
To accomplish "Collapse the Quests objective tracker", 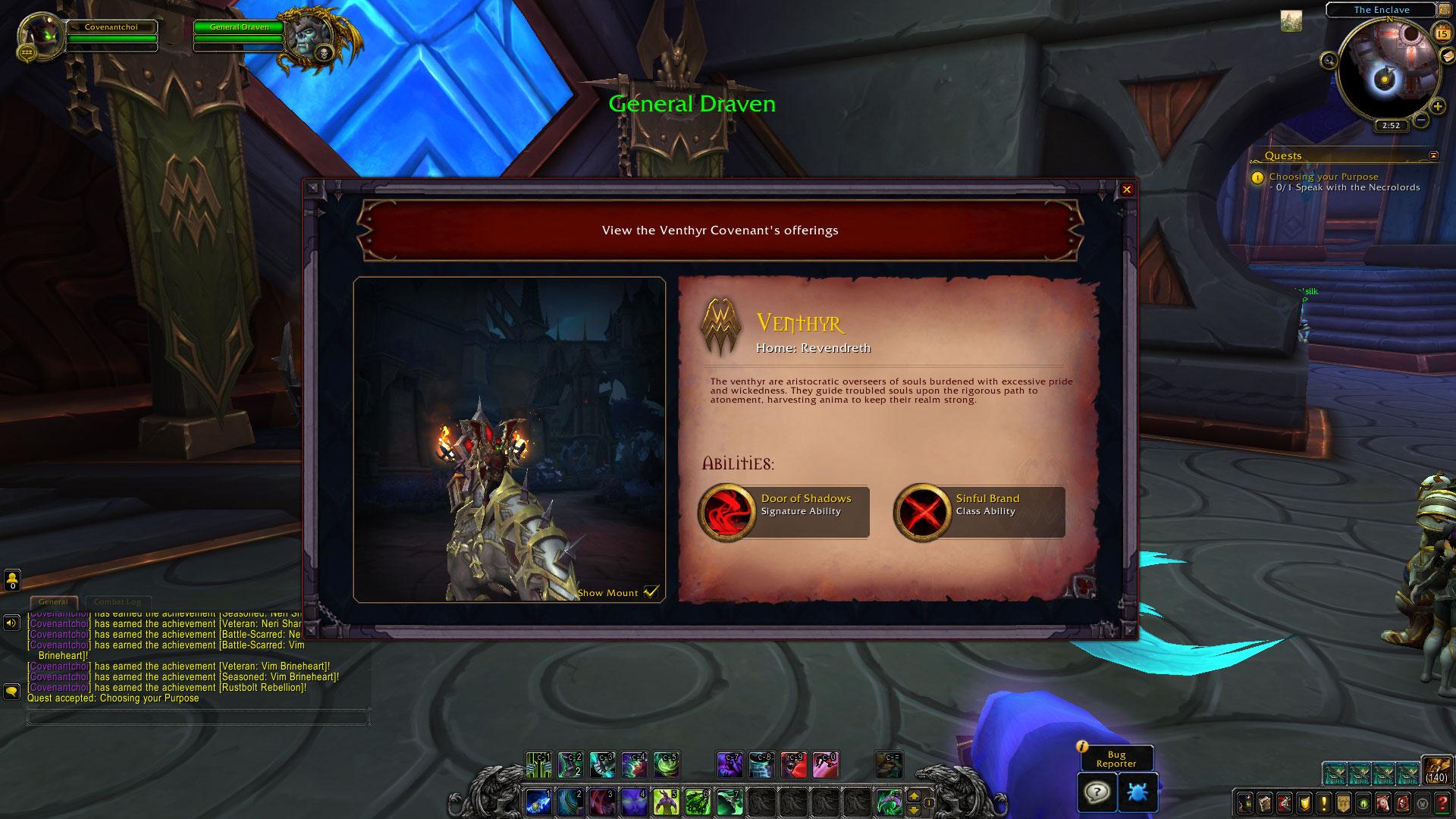I will [x=1433, y=155].
